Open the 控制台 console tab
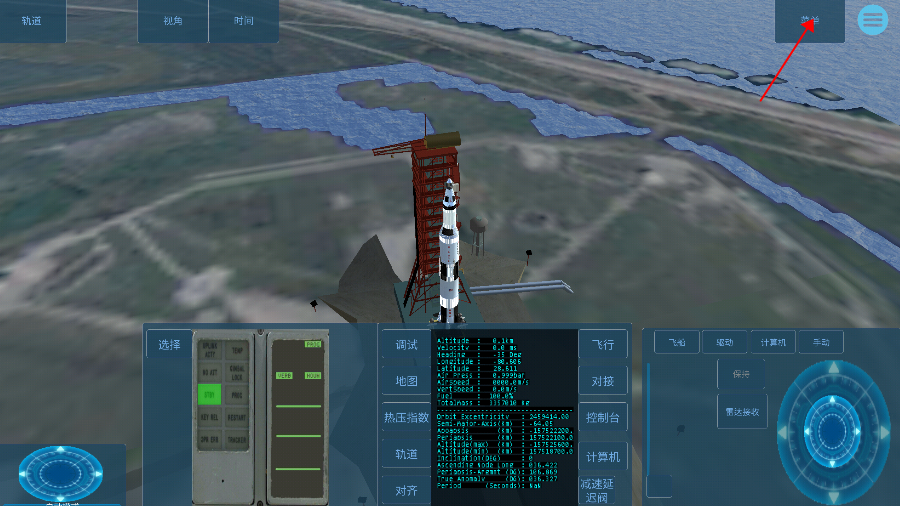This screenshot has width=900, height=506. pos(604,417)
